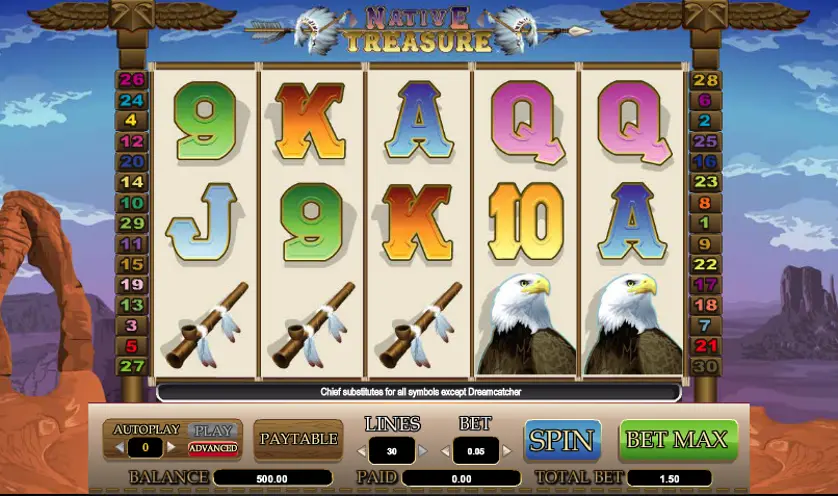This screenshot has width=838, height=496.
Task: Start autoplay with the PLAY button
Action: click(212, 430)
